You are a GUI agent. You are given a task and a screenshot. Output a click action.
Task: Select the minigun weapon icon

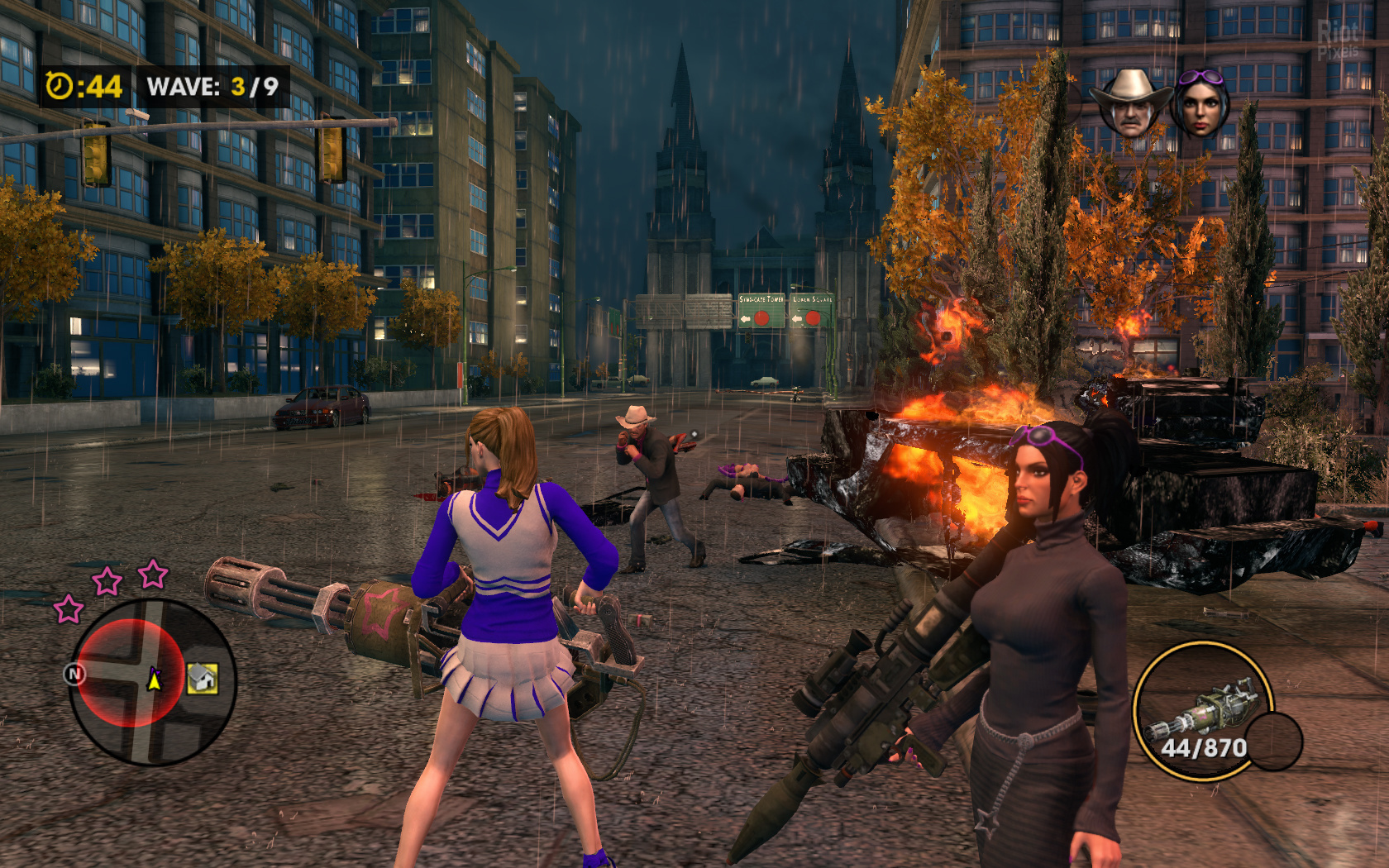coord(1202,708)
